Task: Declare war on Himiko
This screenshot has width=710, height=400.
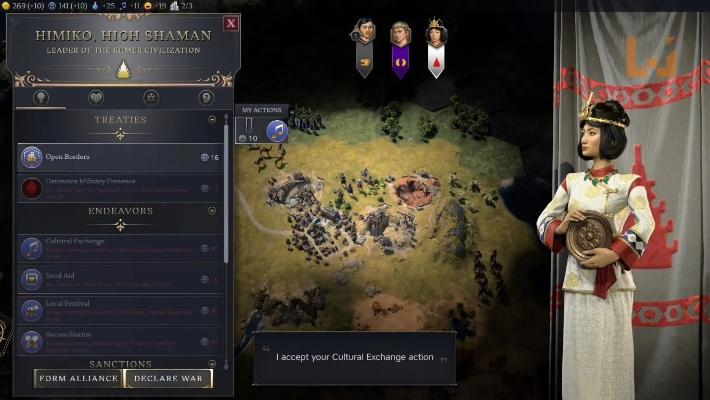Action: point(168,378)
